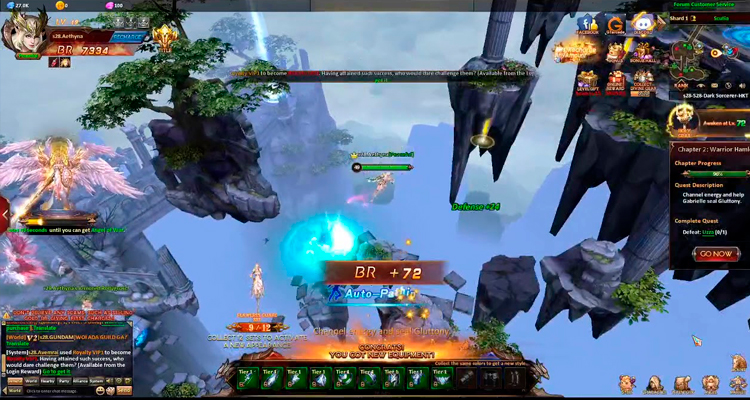This screenshot has height=400, width=750.
Task: Open the Facebook link icon
Action: 587,25
